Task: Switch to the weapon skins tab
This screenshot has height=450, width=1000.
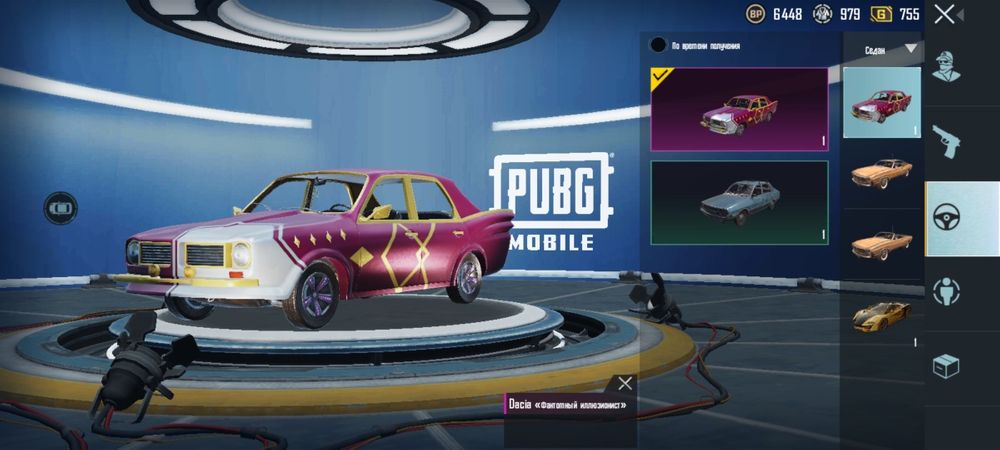Action: coord(946,142)
